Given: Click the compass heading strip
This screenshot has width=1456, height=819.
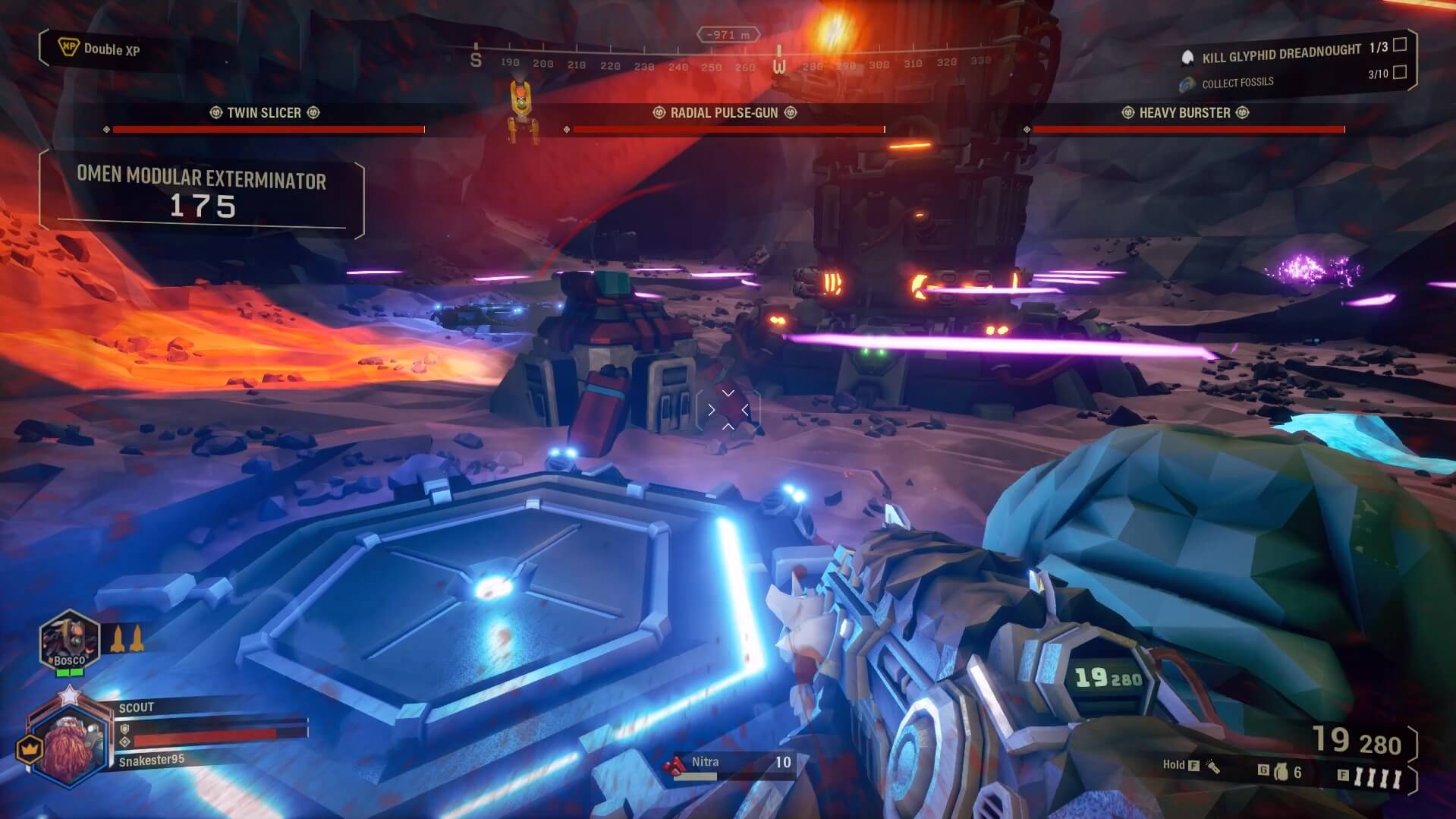Looking at the screenshot, I should point(728,62).
